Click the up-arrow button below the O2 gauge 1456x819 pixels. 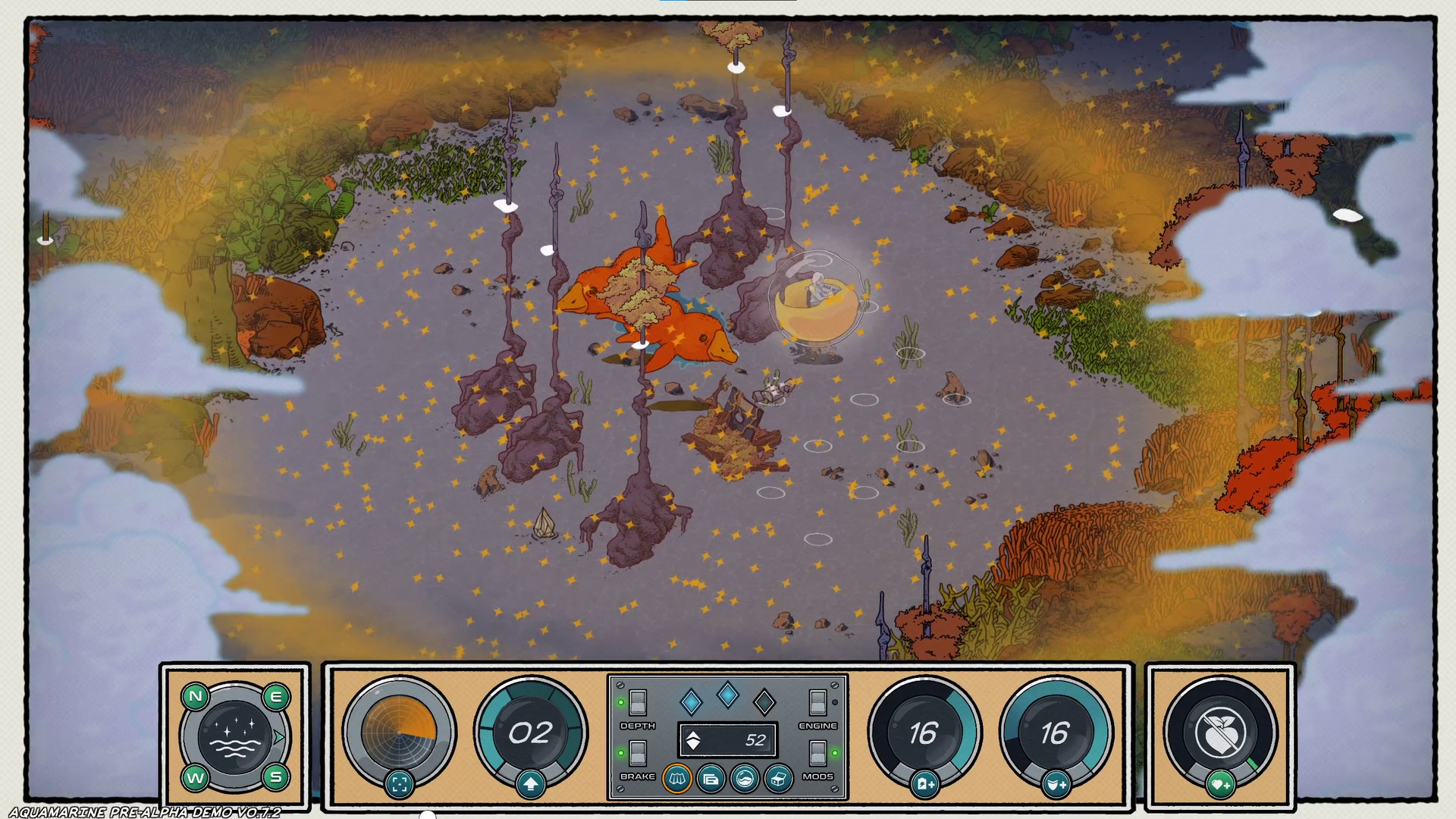530,784
